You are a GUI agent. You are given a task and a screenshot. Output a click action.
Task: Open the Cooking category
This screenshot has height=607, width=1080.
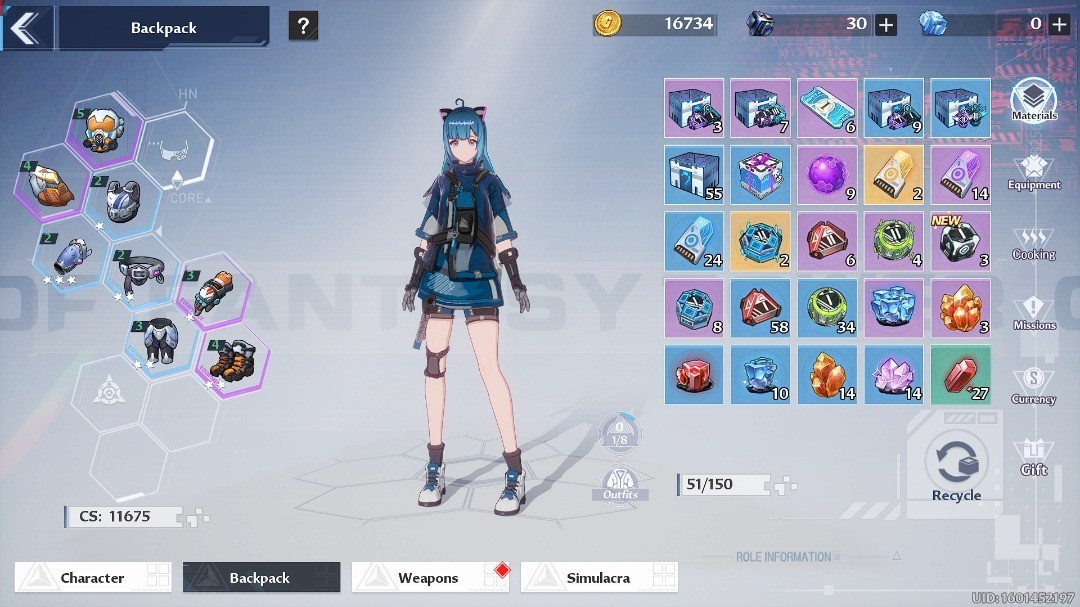pyautogui.click(x=1033, y=242)
